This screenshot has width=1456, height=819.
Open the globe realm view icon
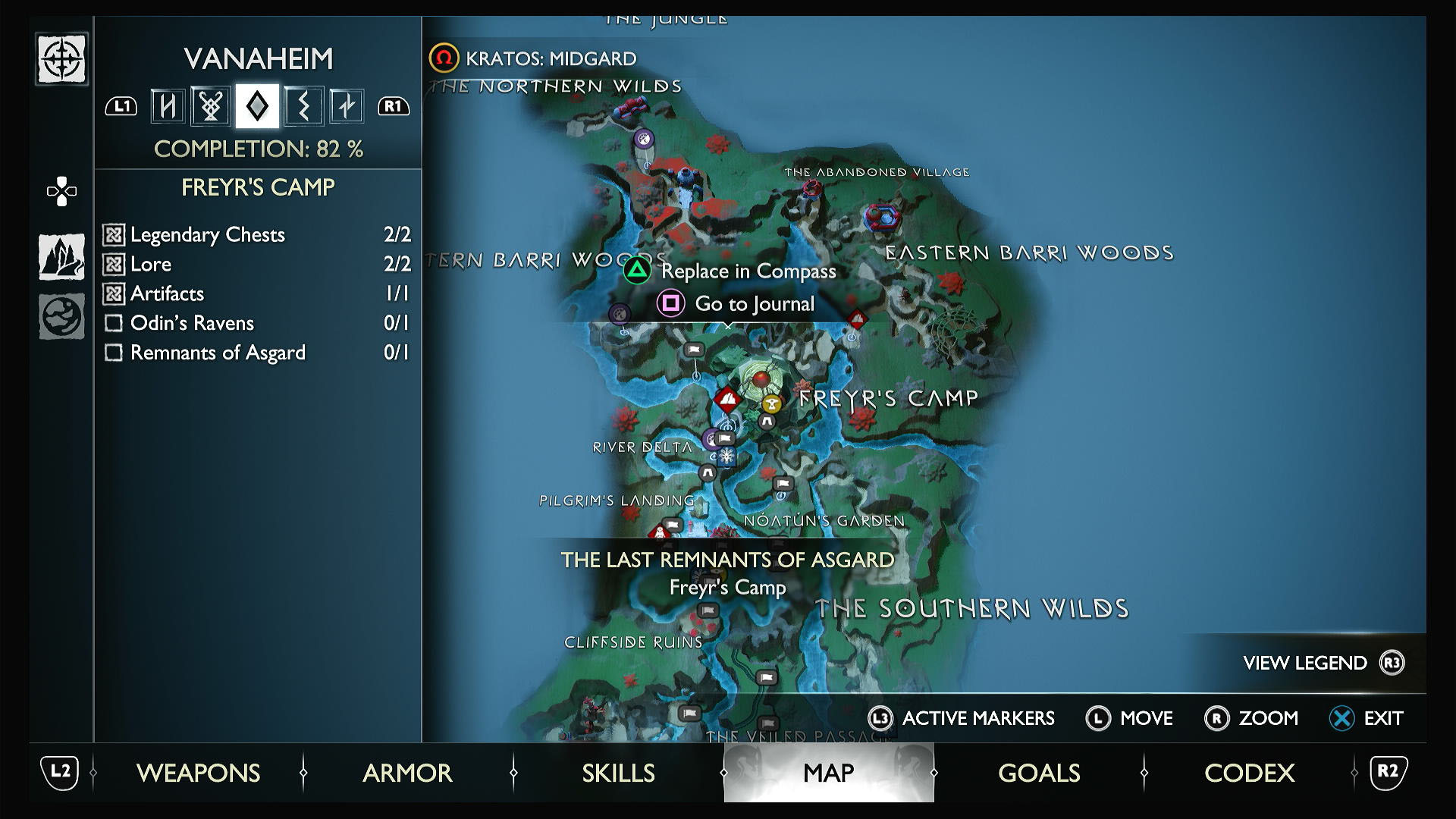pyautogui.click(x=61, y=315)
